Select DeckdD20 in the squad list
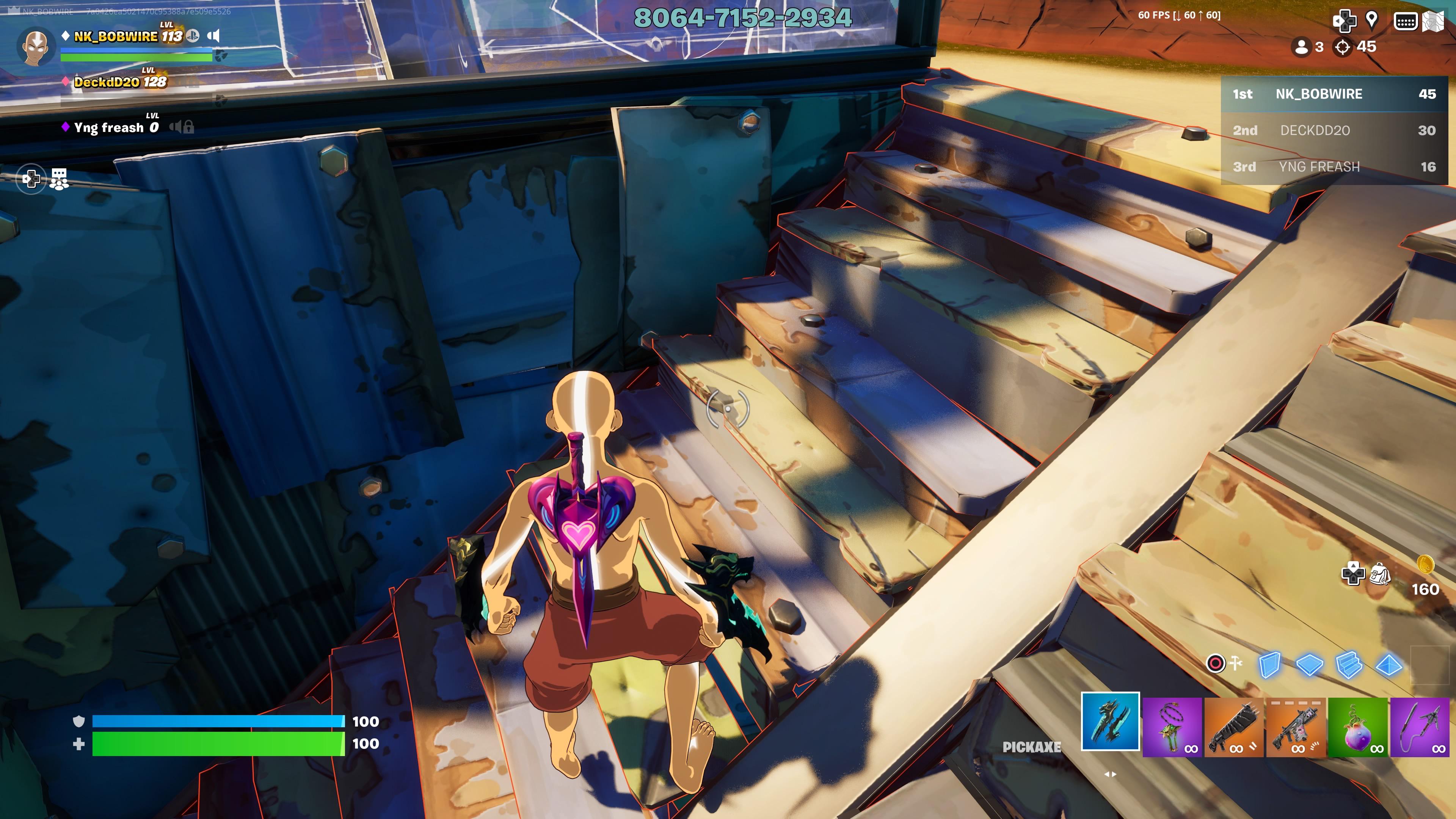This screenshot has width=1456, height=819. pyautogui.click(x=120, y=82)
